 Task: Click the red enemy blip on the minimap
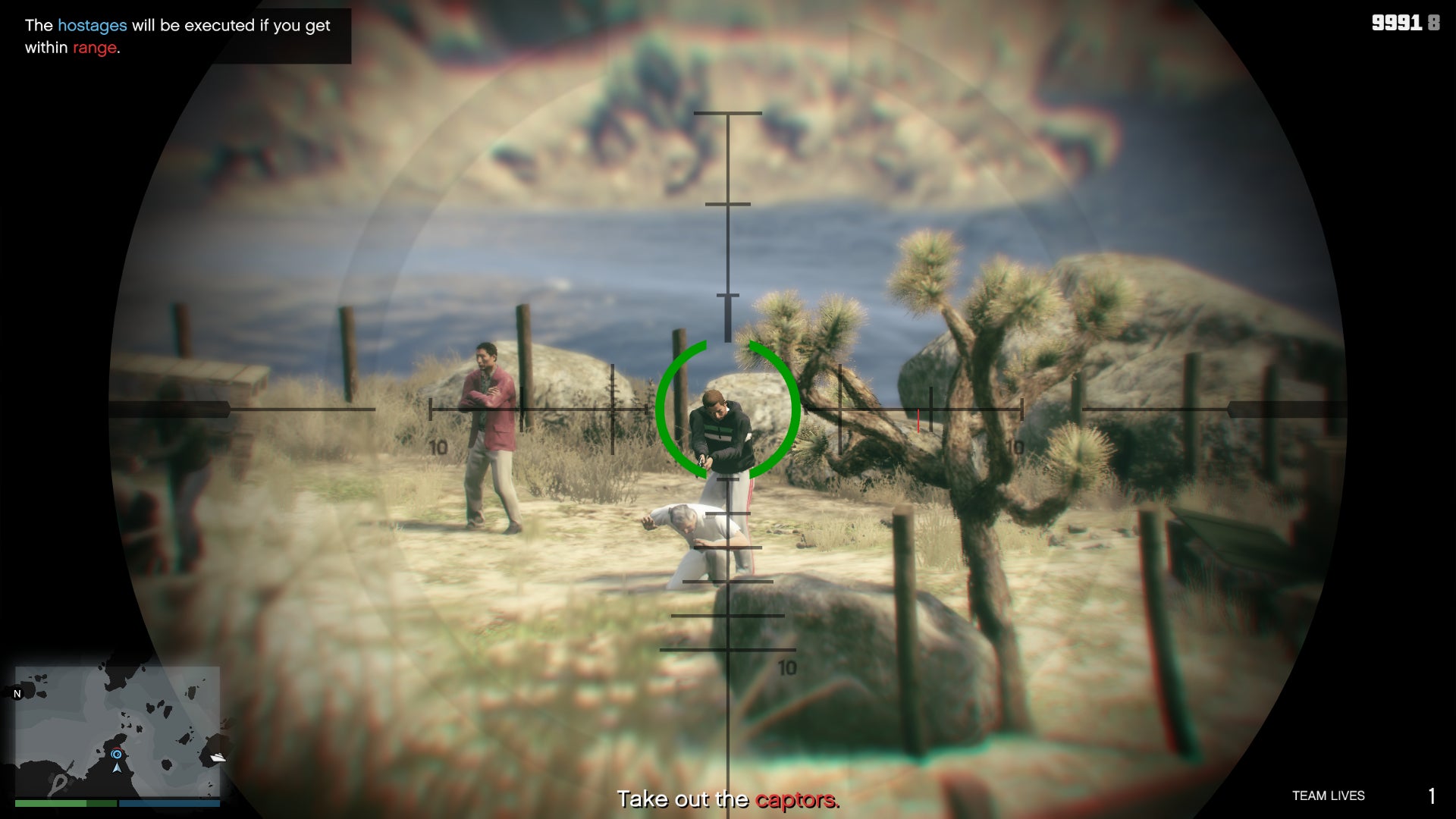118,748
